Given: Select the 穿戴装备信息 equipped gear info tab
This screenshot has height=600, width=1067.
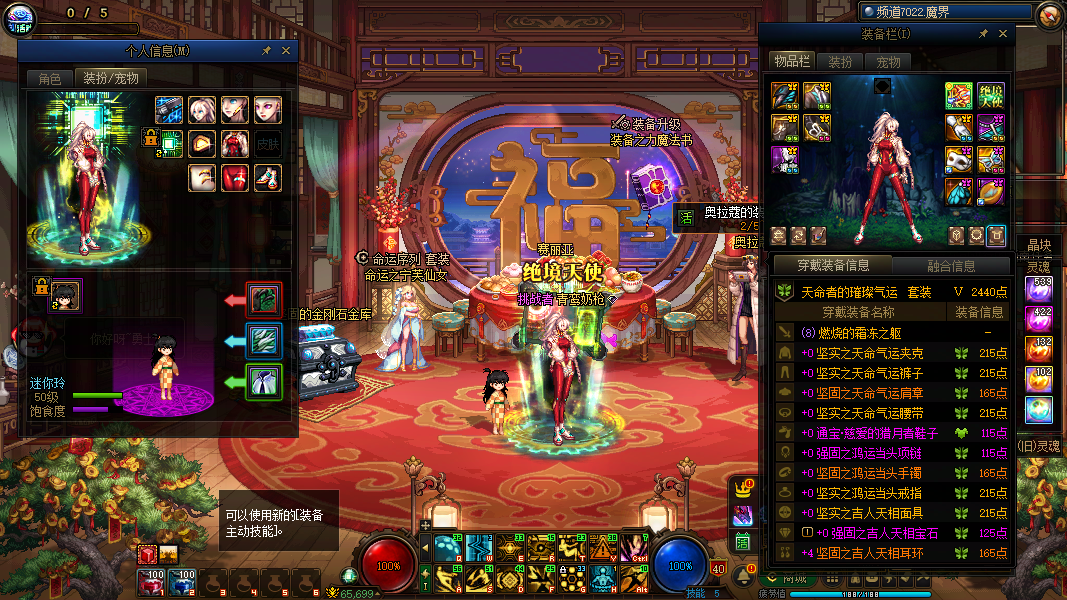Looking at the screenshot, I should [x=832, y=266].
